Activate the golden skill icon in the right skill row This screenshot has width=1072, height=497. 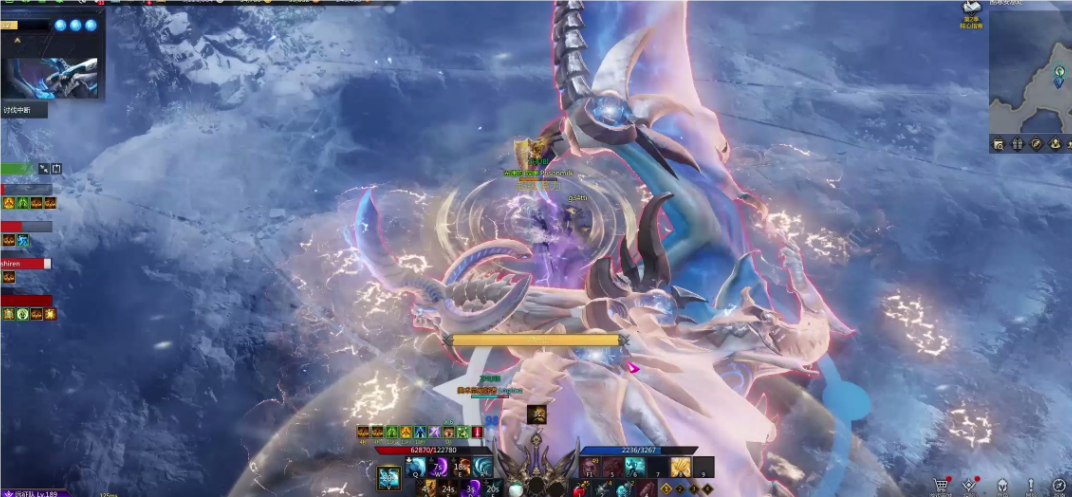(x=680, y=466)
